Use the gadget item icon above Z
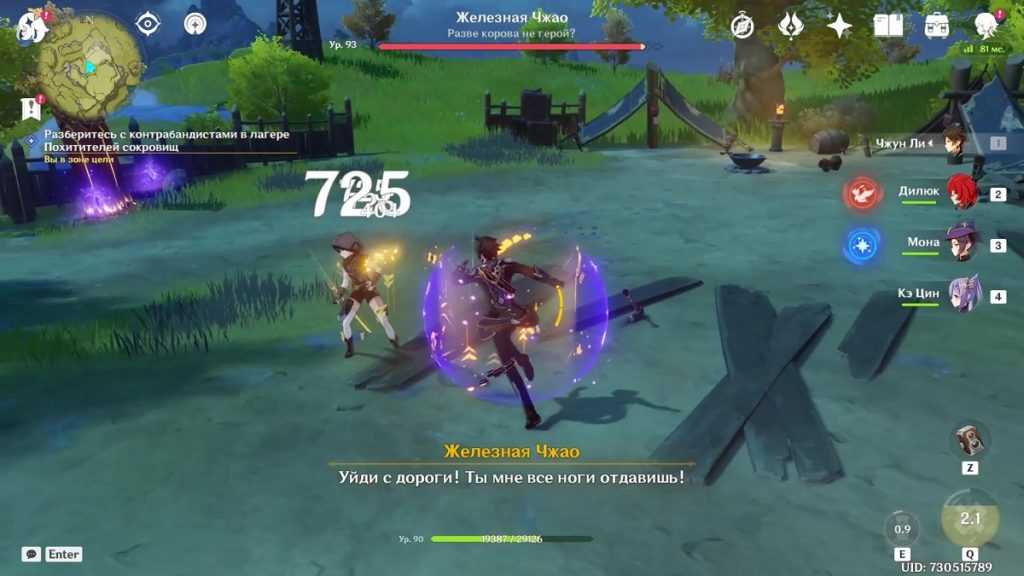The height and width of the screenshot is (576, 1024). (969, 440)
